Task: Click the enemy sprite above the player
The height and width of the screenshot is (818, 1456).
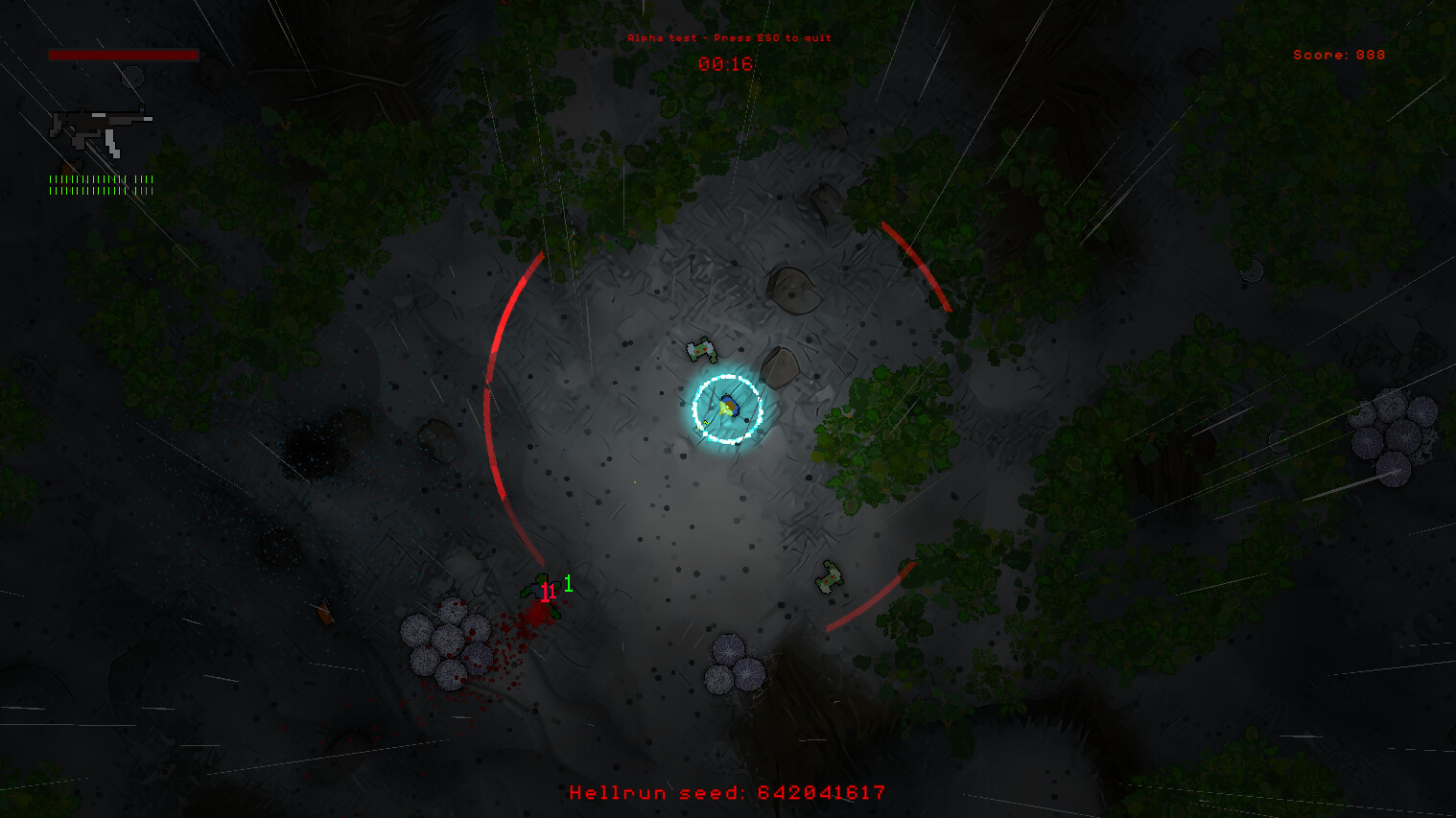Action: tap(700, 351)
